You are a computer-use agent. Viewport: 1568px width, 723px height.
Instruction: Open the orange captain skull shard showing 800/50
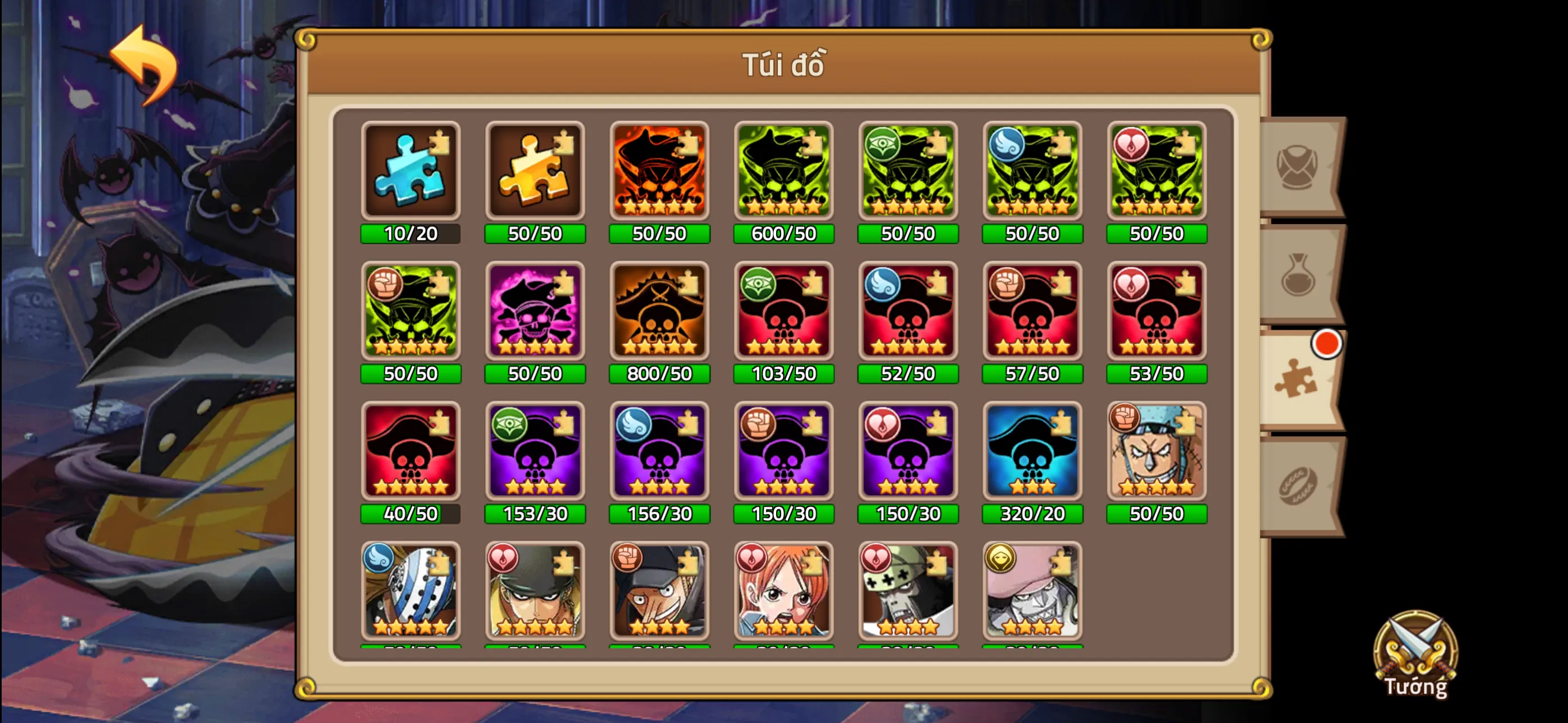pyautogui.click(x=659, y=313)
